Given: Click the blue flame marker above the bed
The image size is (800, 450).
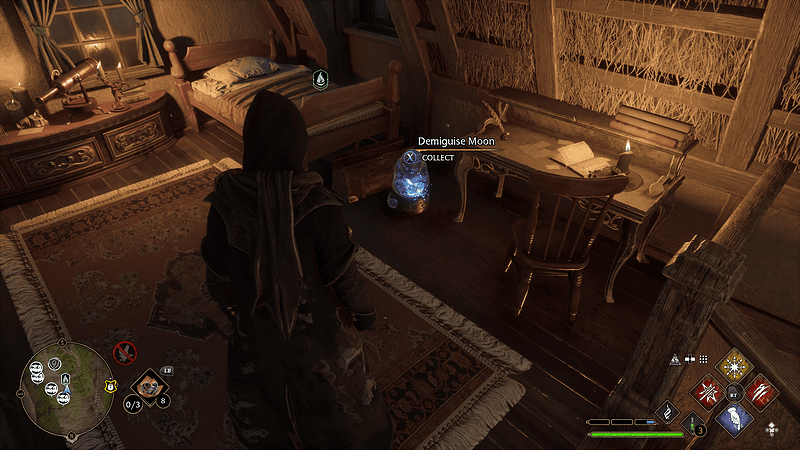Looking at the screenshot, I should pyautogui.click(x=319, y=78).
